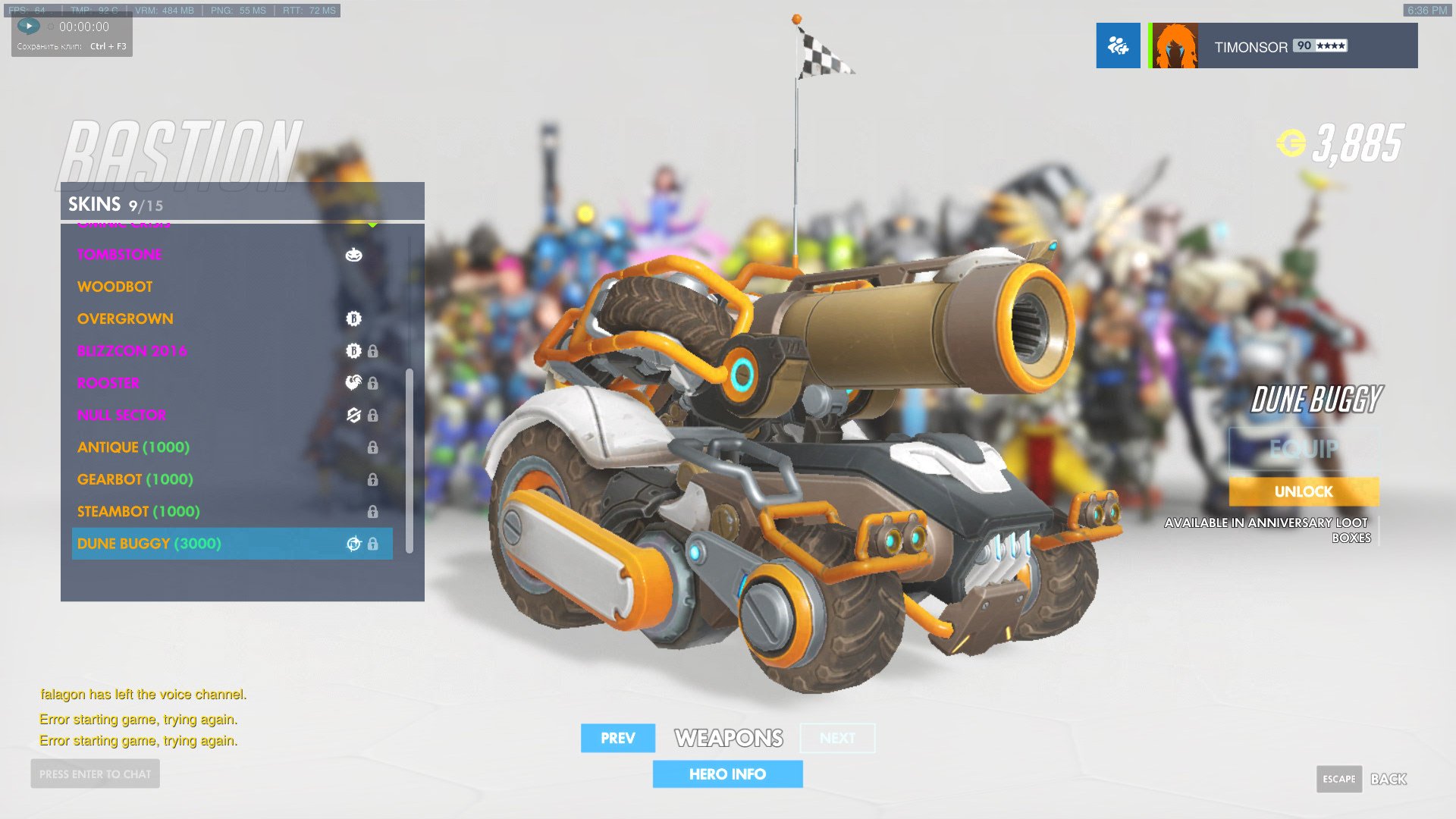1456x819 pixels.
Task: Go to previous category with PREV
Action: pyautogui.click(x=617, y=738)
